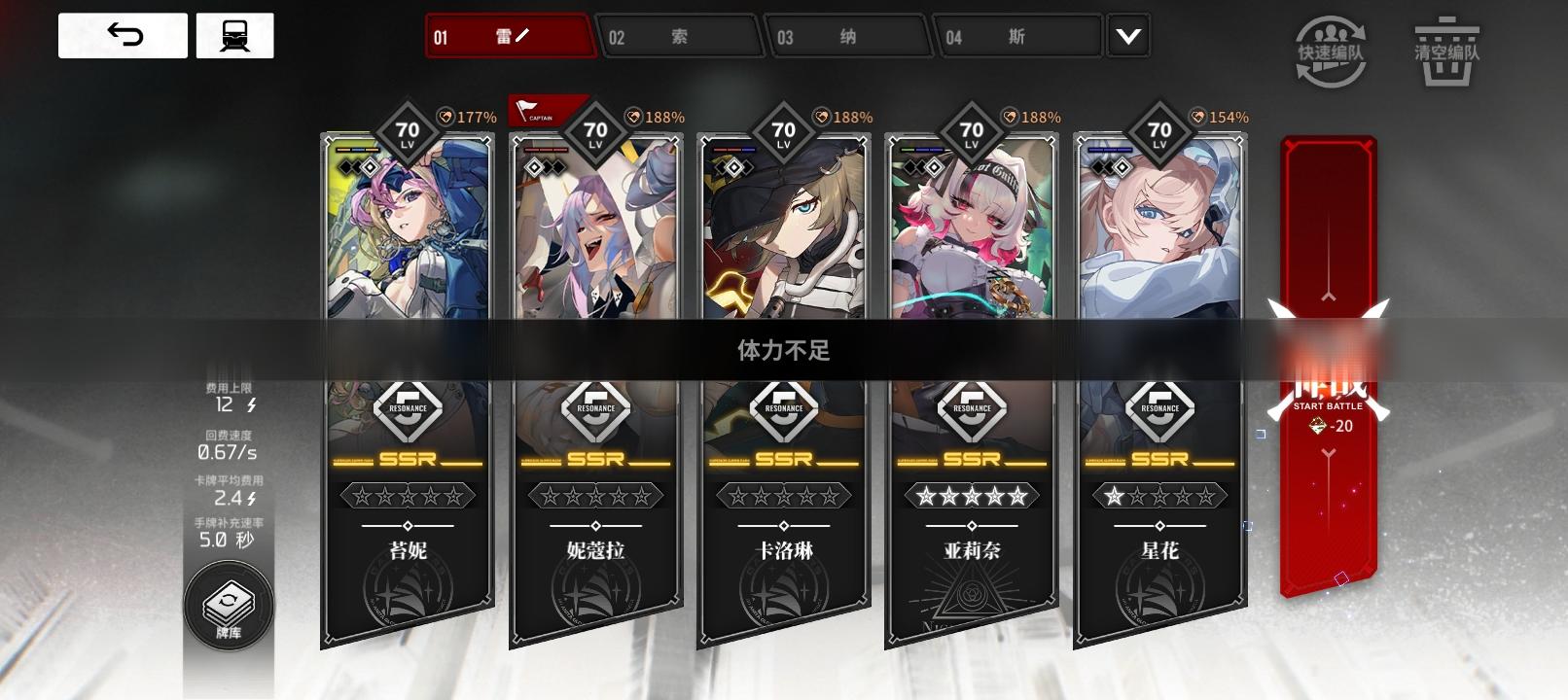Tap the filled star on 星花's rating row
The width and height of the screenshot is (1568, 700).
click(x=1114, y=497)
